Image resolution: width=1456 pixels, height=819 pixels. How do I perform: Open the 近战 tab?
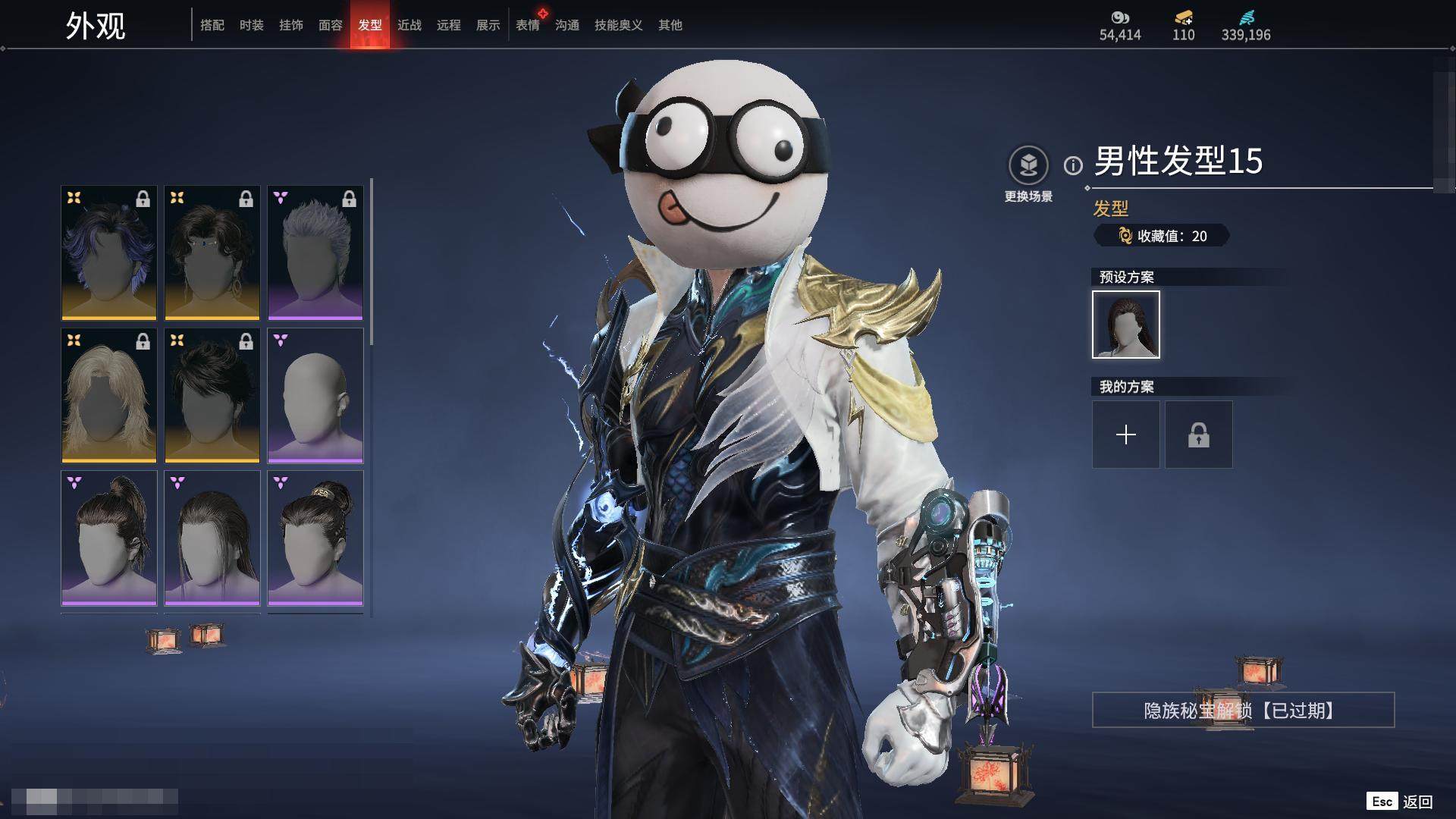409,25
